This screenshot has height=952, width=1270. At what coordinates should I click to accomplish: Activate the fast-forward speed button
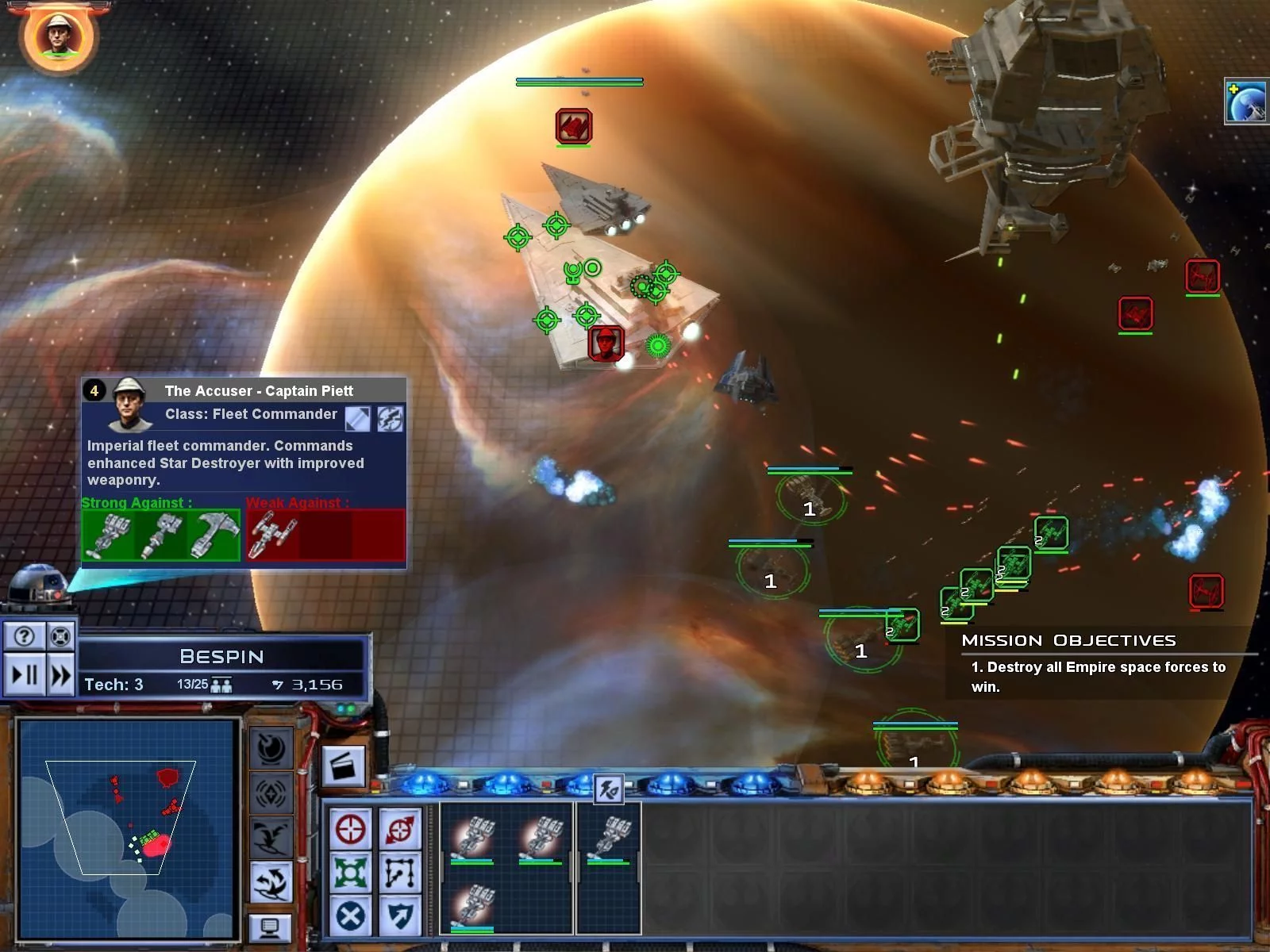pyautogui.click(x=61, y=676)
